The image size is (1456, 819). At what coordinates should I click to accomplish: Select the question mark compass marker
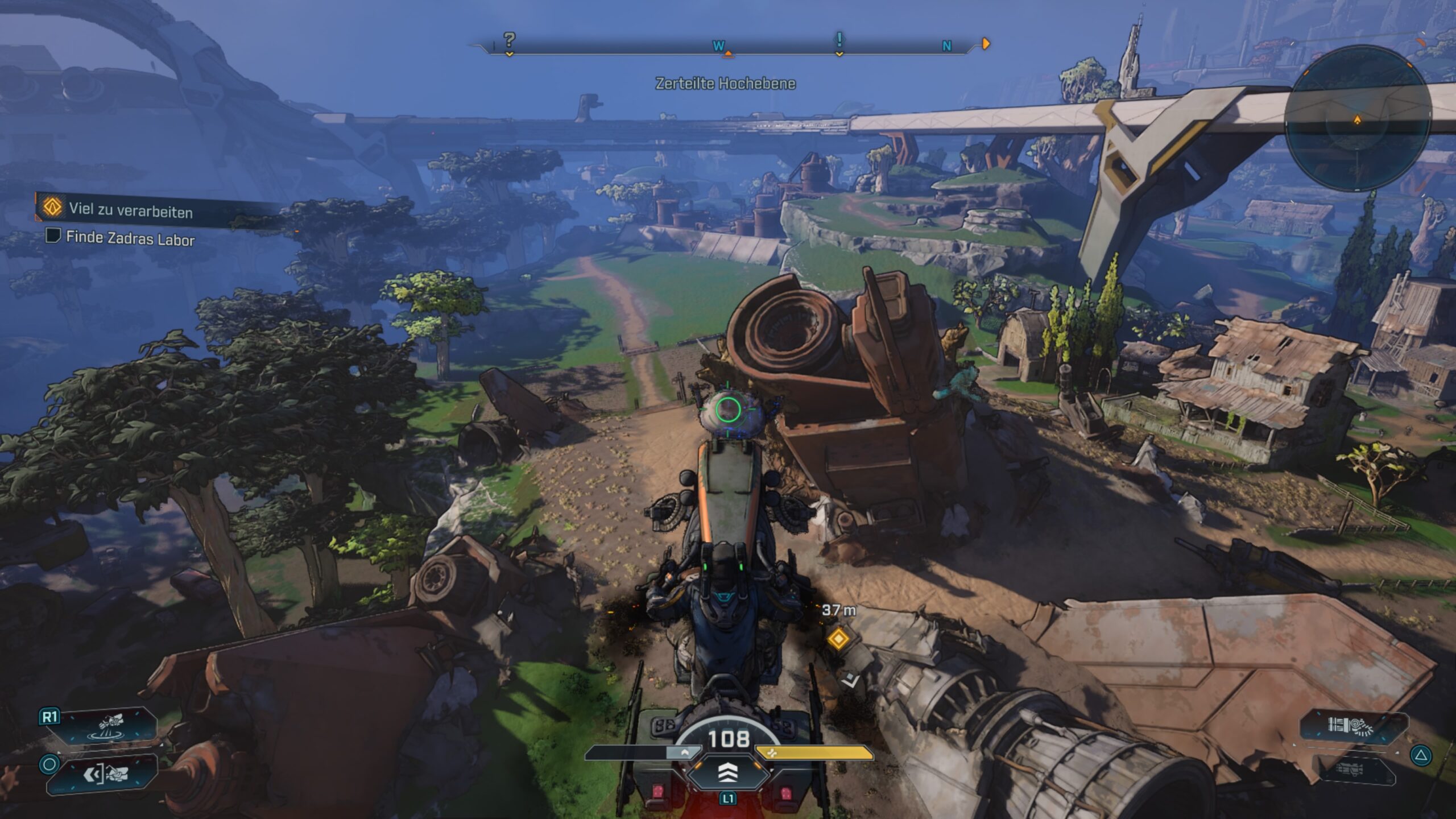pyautogui.click(x=509, y=40)
